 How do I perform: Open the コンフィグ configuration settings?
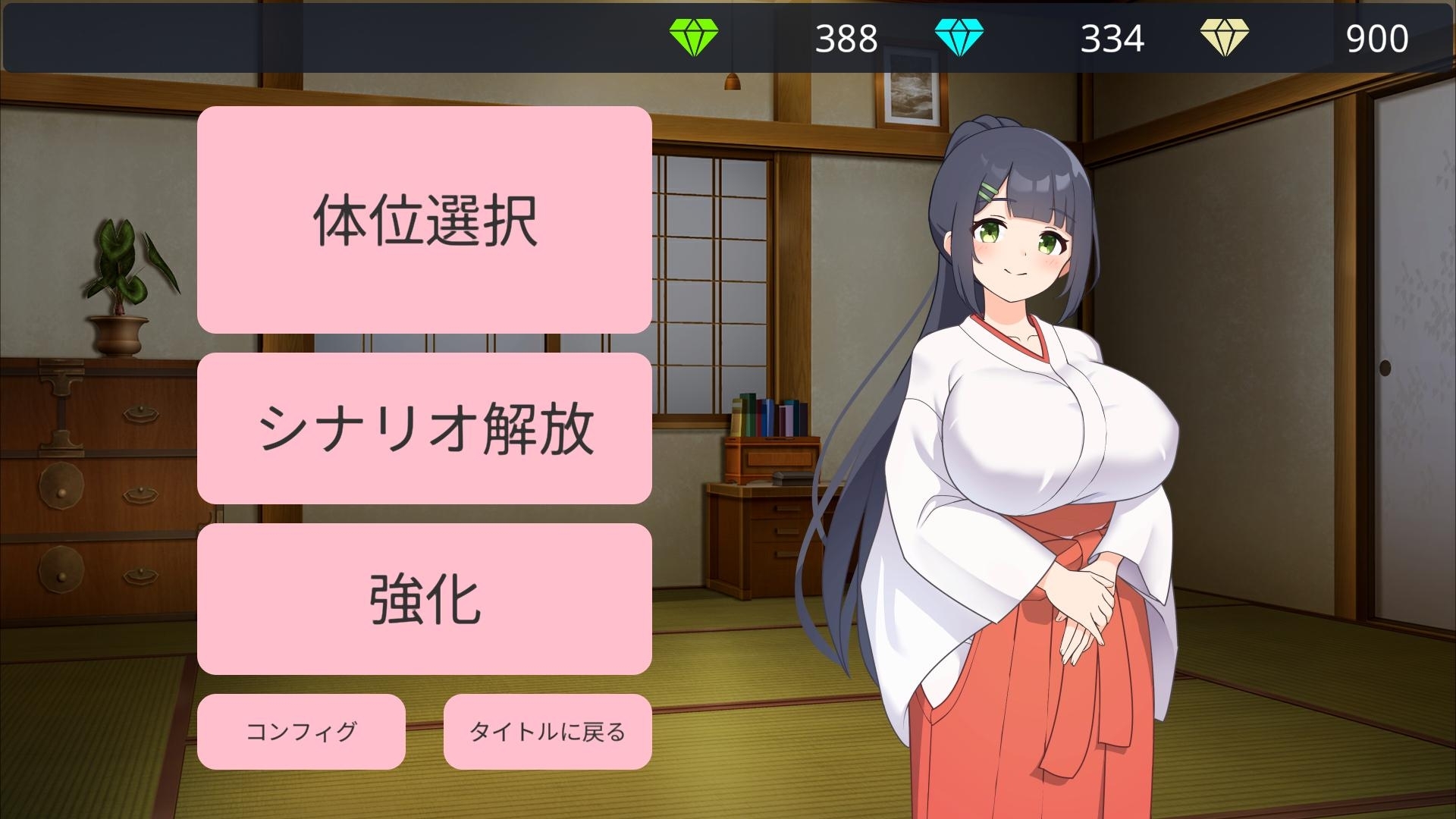(301, 732)
